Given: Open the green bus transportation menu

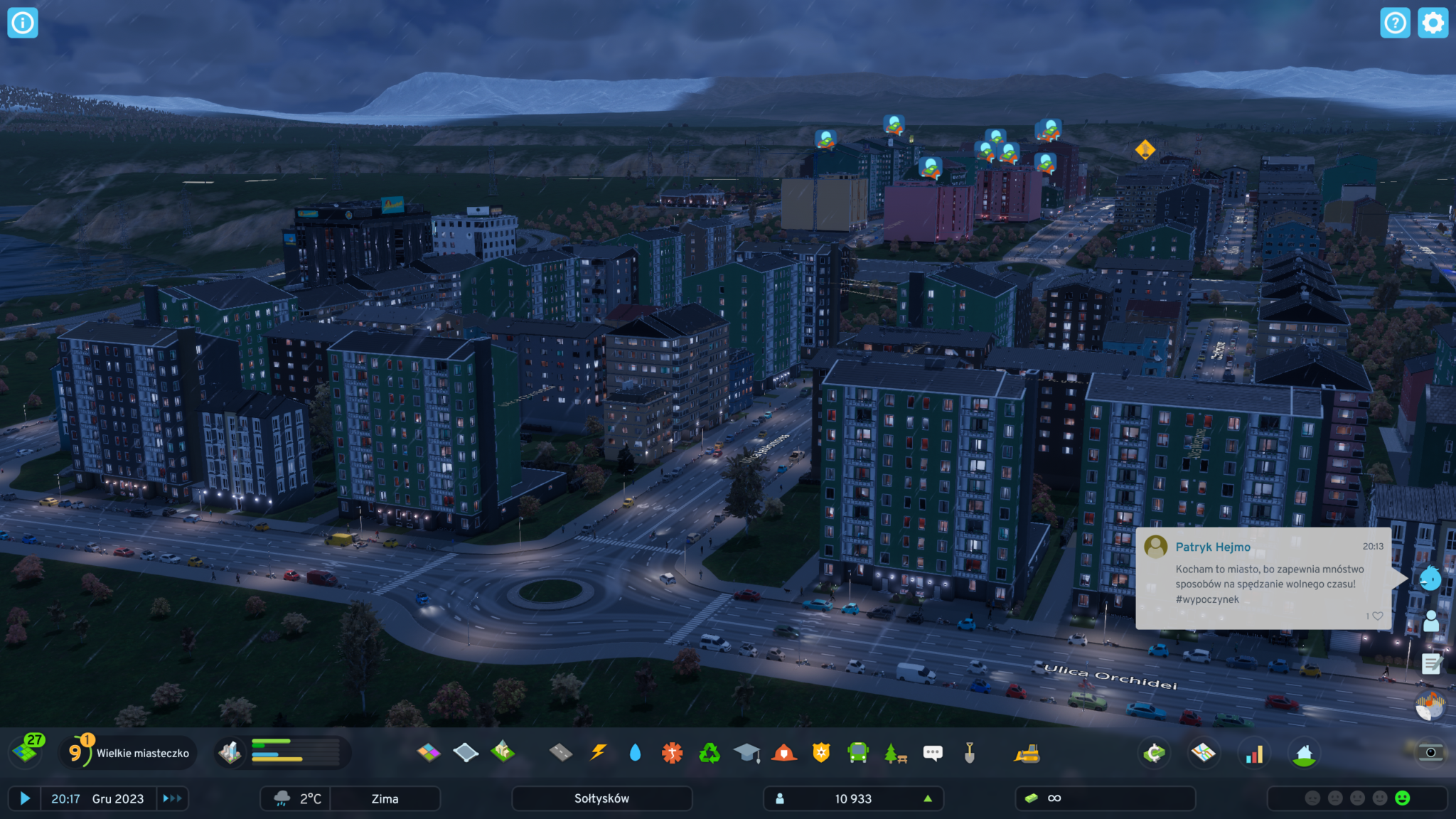Looking at the screenshot, I should point(858,752).
